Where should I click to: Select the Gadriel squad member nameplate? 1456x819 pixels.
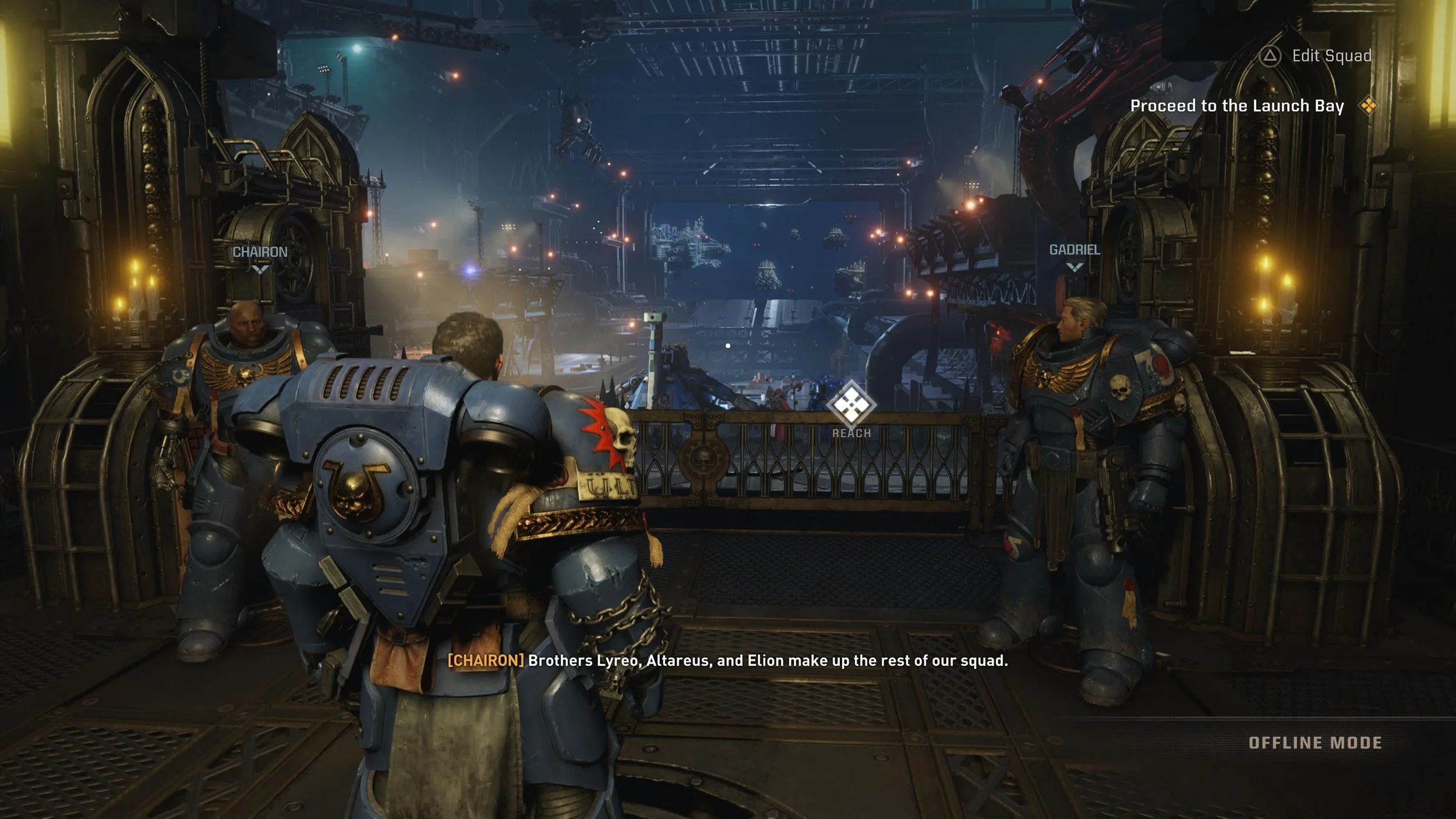tap(1075, 250)
